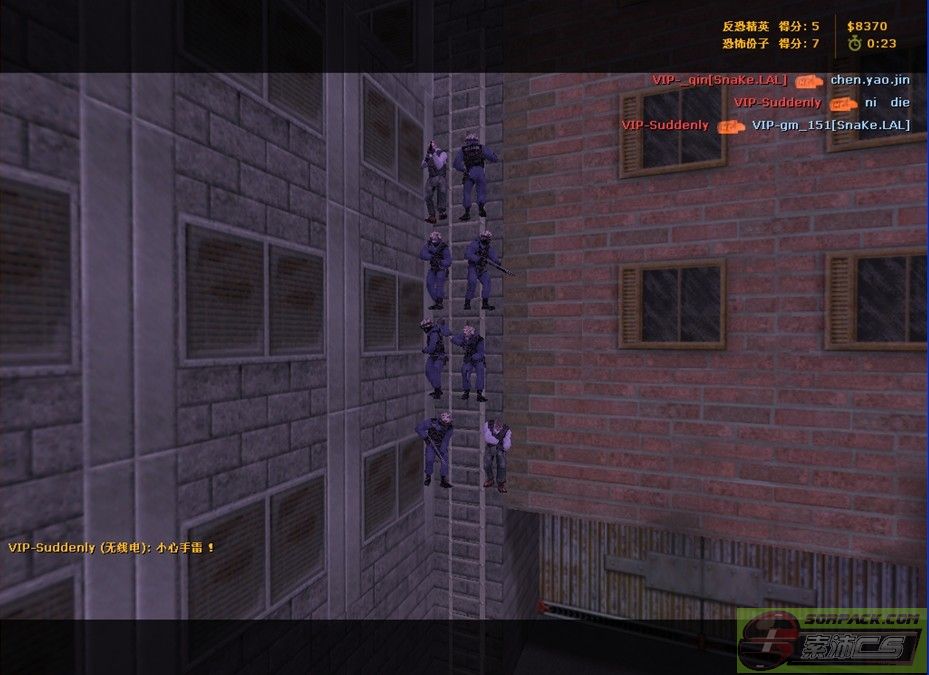Screen dimensions: 929x675
Task: Select the kill feed row naming chen.yao.jin
Action: pos(781,80)
